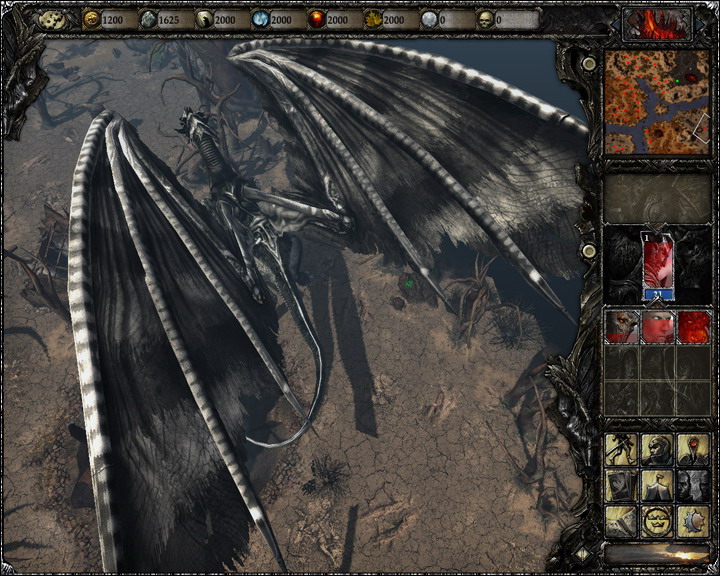
Task: Open the spellbook icon
Action: tap(622, 520)
